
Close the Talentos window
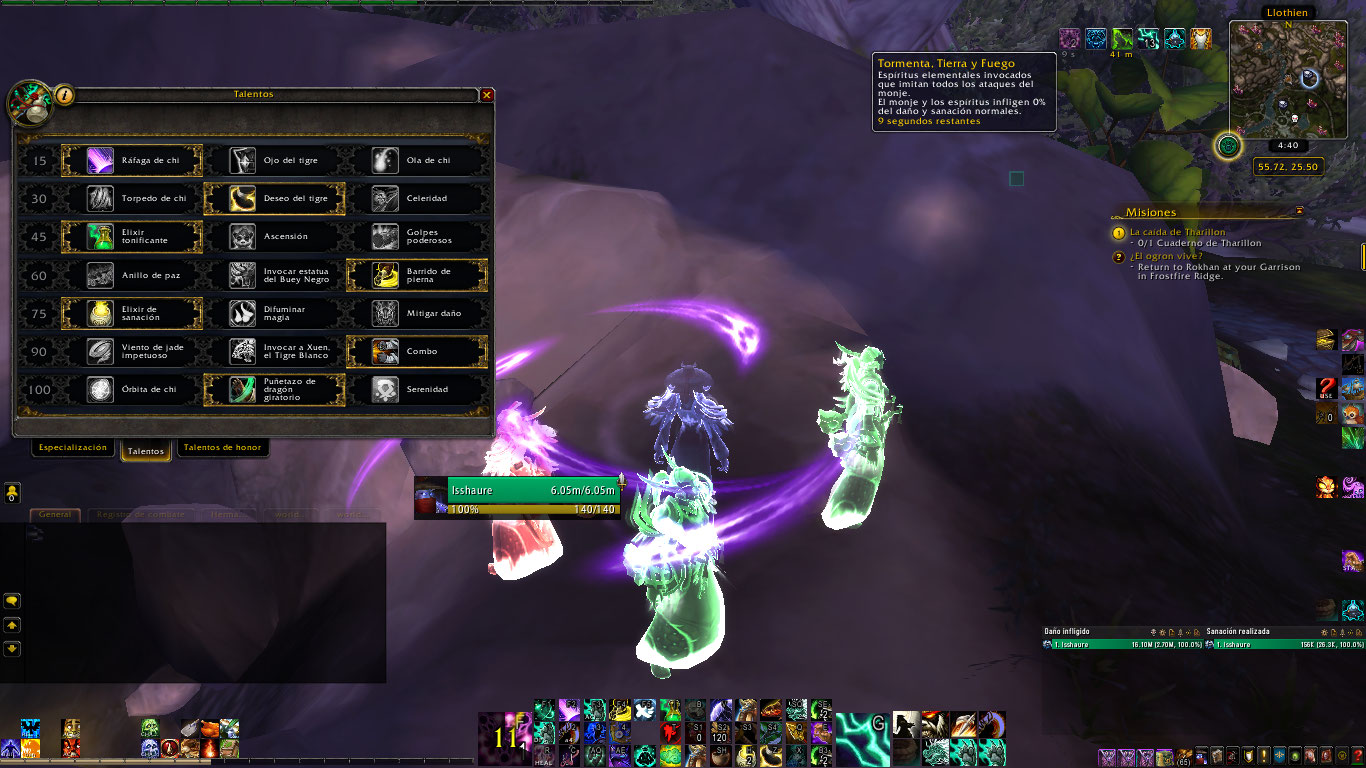(487, 95)
